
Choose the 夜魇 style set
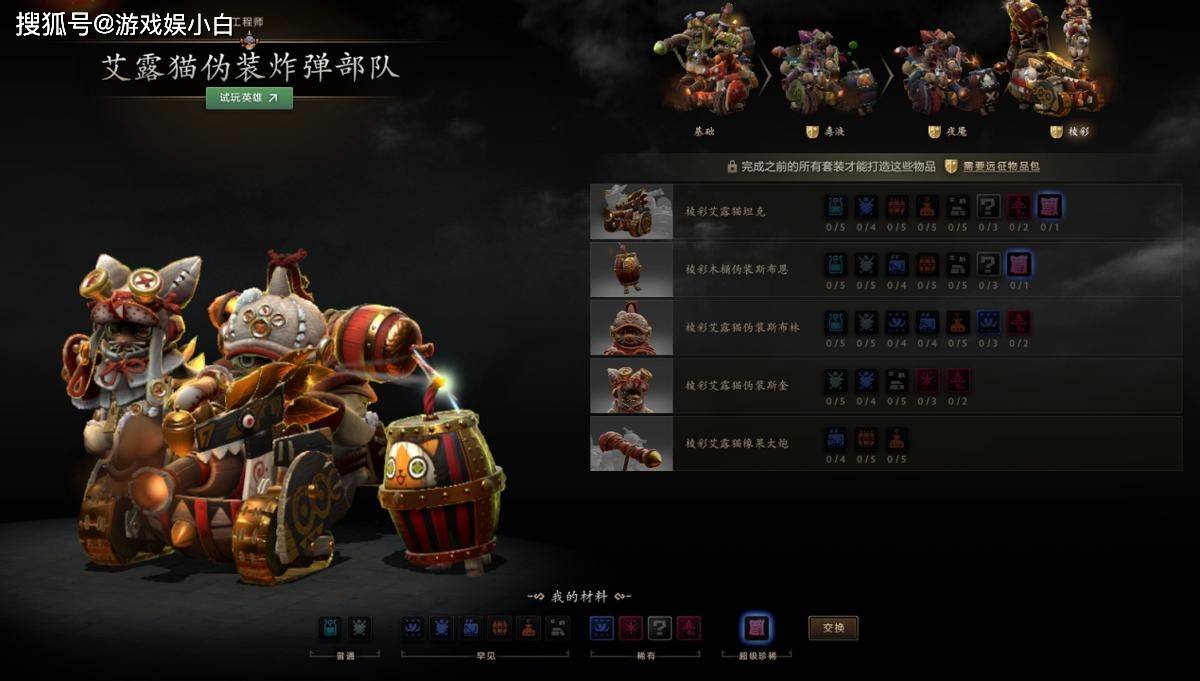[x=945, y=75]
